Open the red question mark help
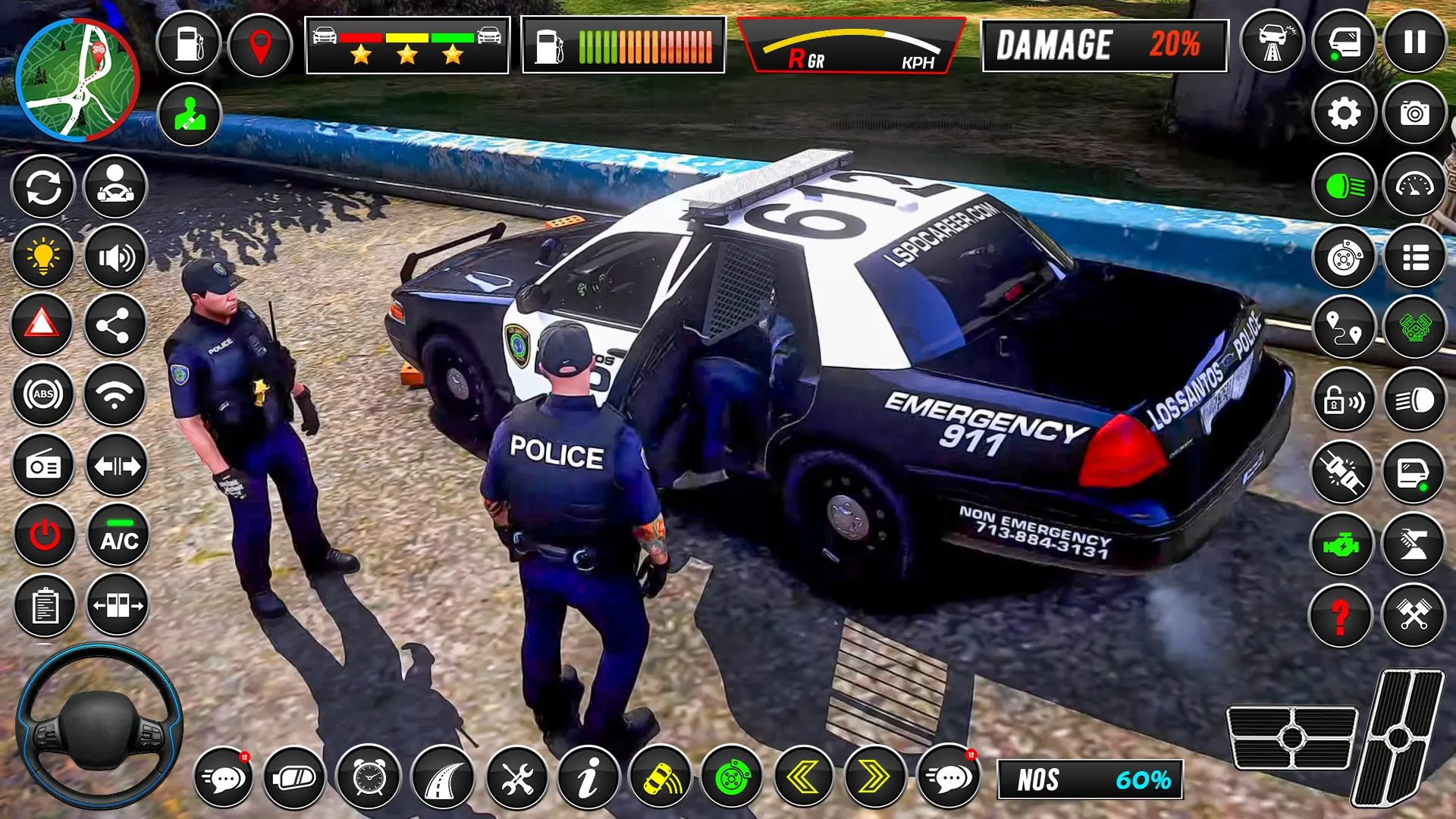This screenshot has height=819, width=1456. tap(1341, 616)
